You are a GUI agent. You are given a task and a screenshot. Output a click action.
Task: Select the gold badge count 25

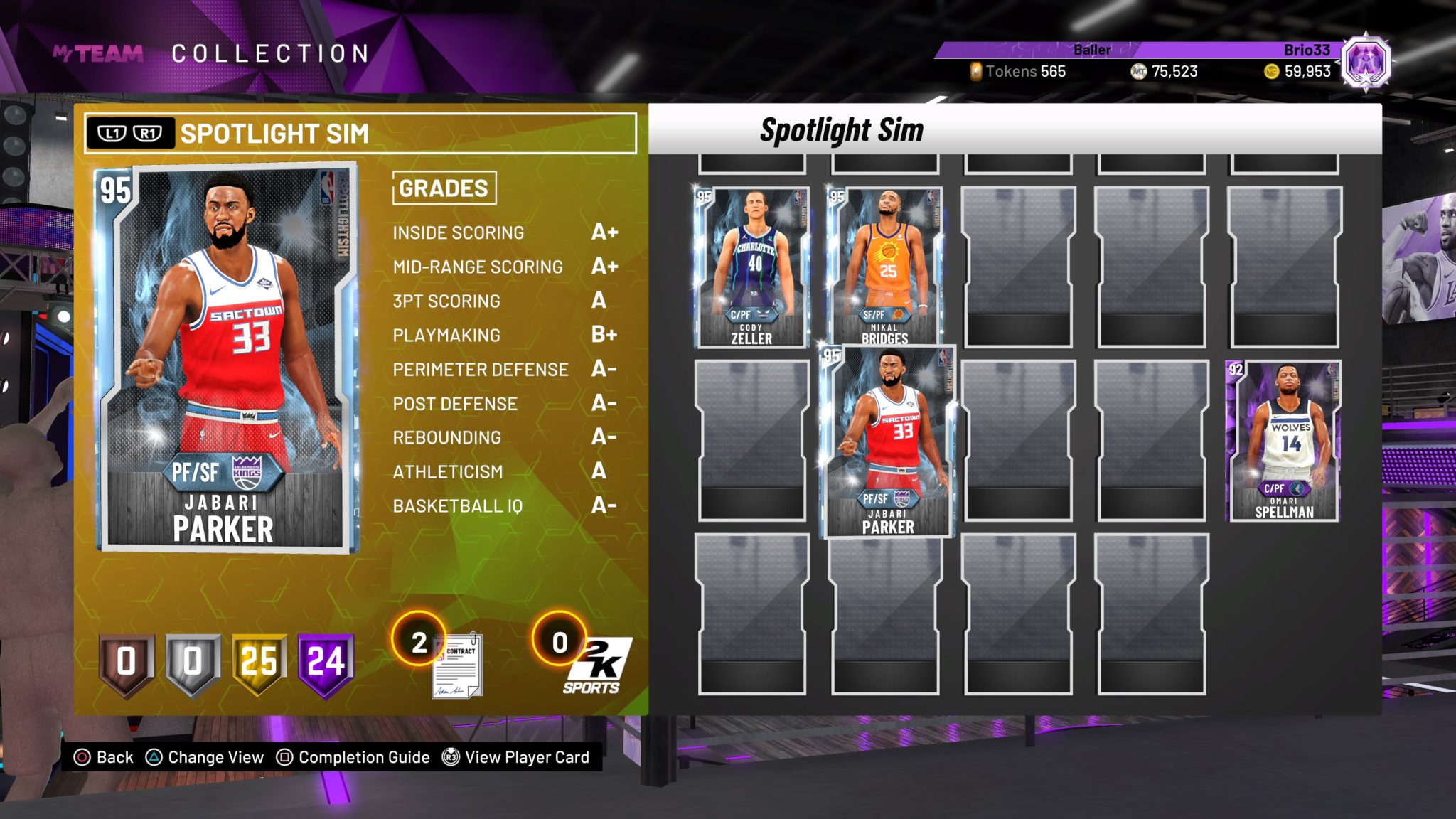tap(259, 663)
